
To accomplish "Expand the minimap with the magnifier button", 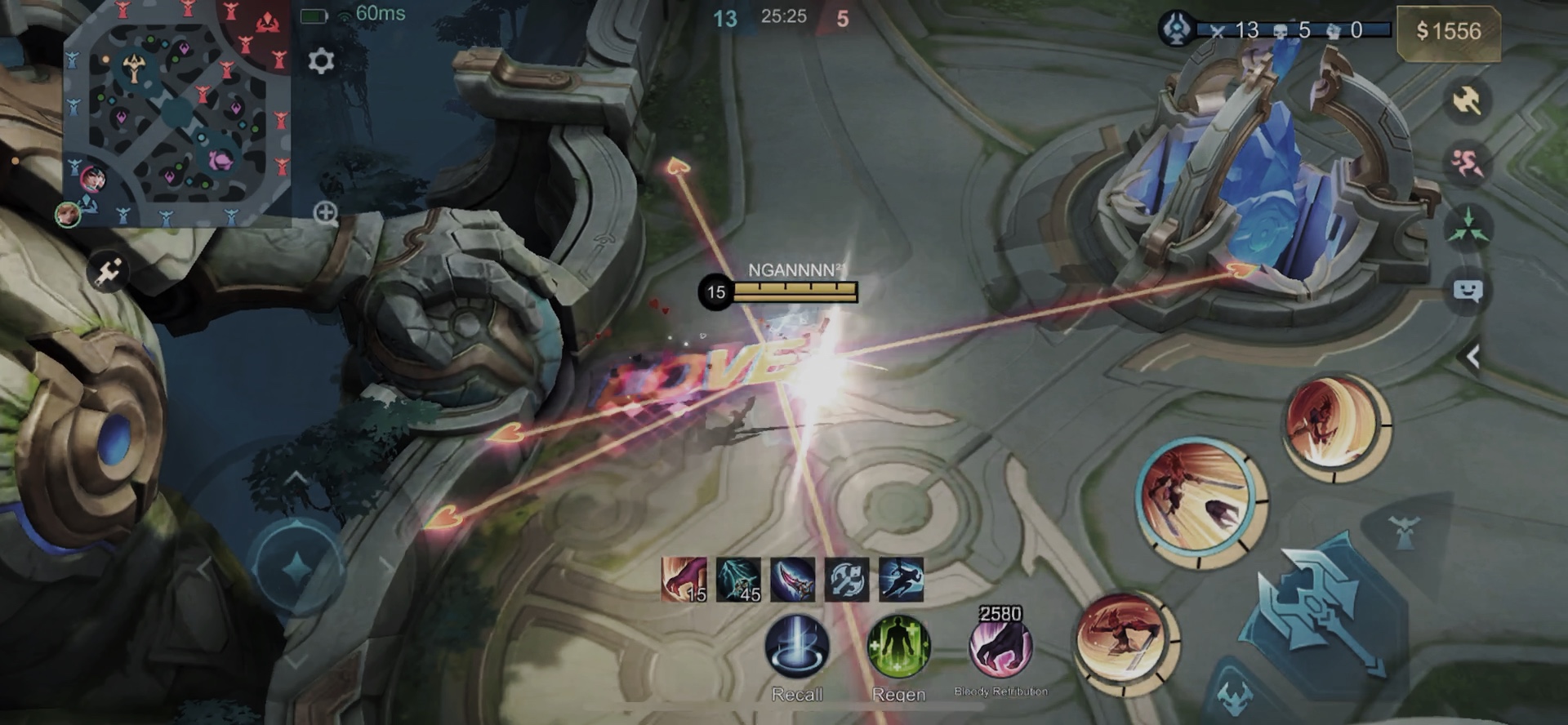I will tap(326, 214).
